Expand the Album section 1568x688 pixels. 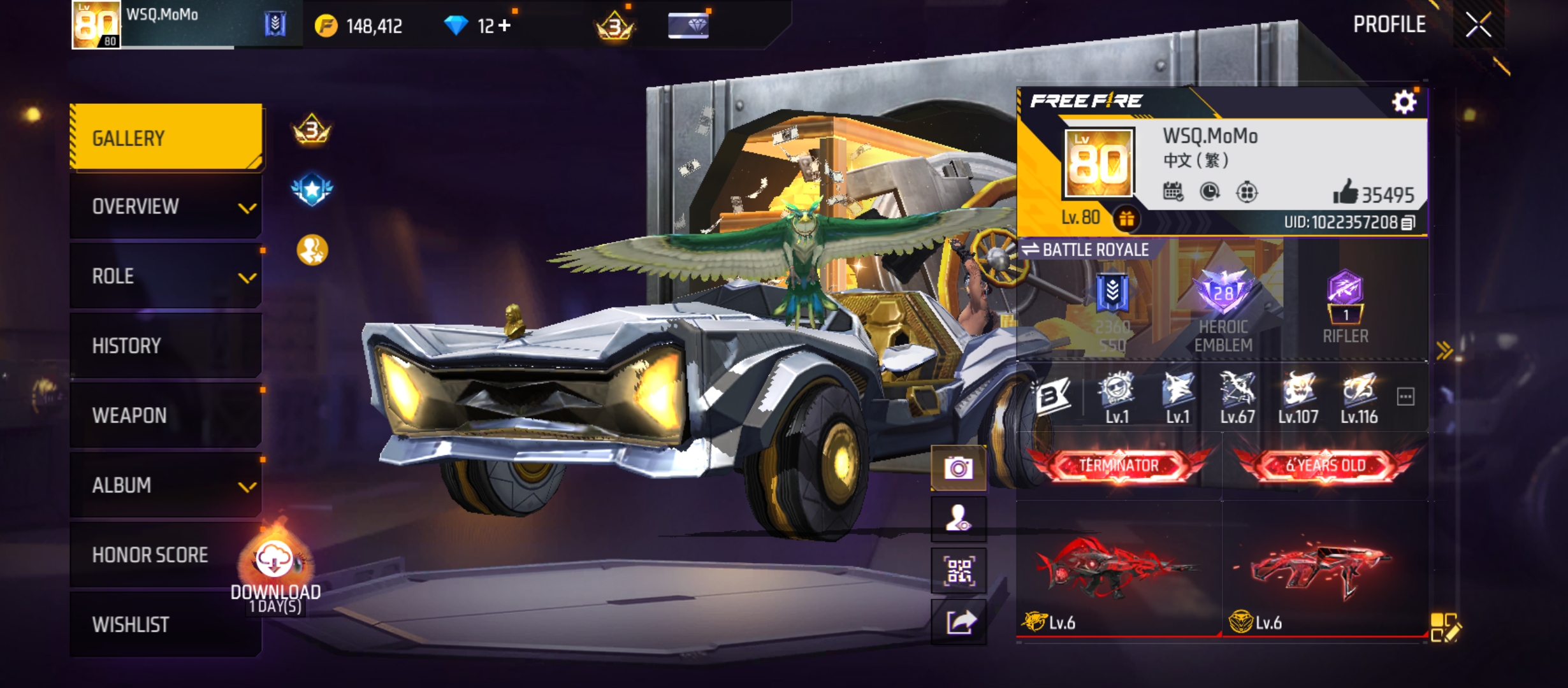click(x=166, y=485)
